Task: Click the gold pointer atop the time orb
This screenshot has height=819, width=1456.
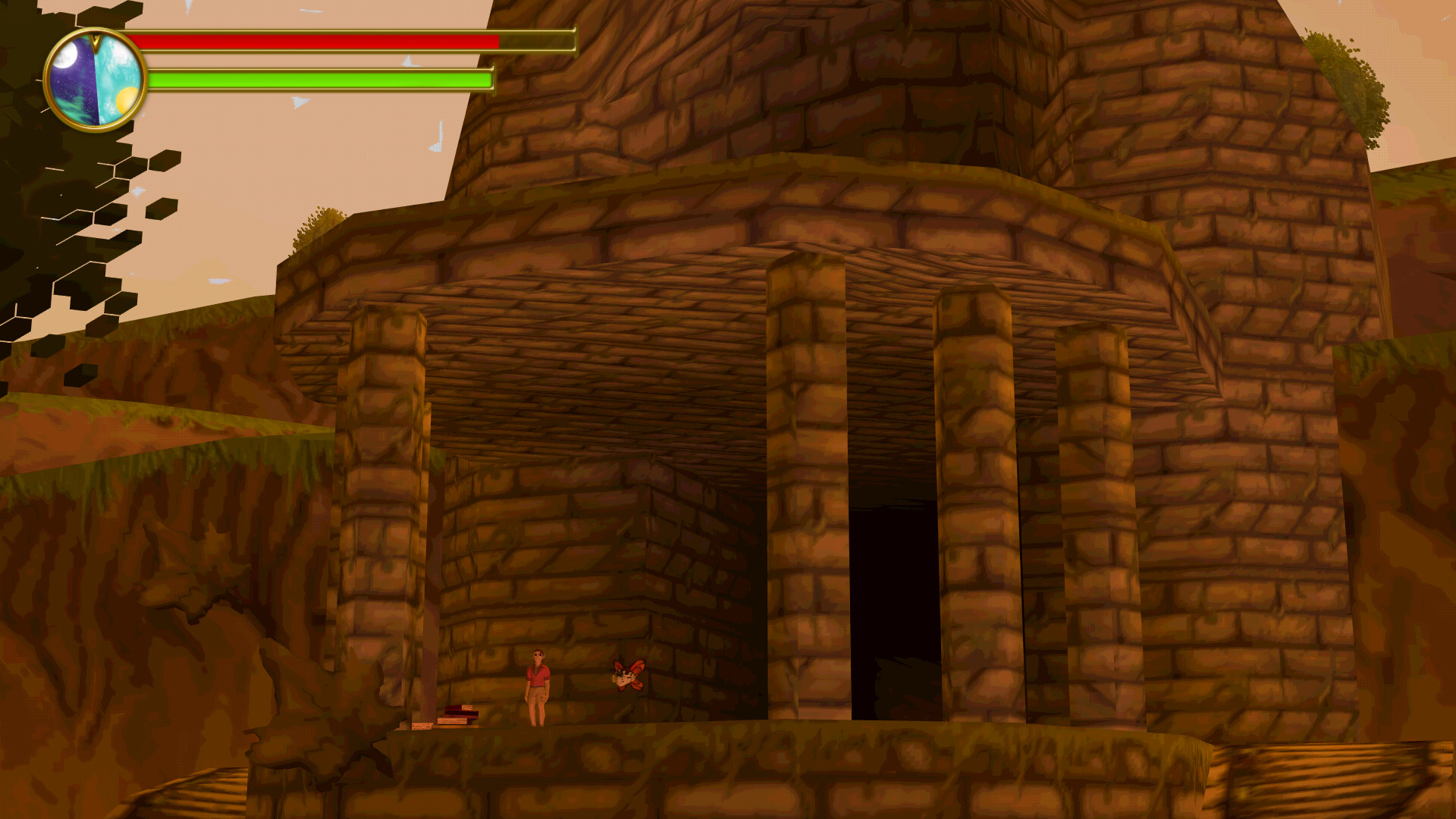Action: (96, 42)
